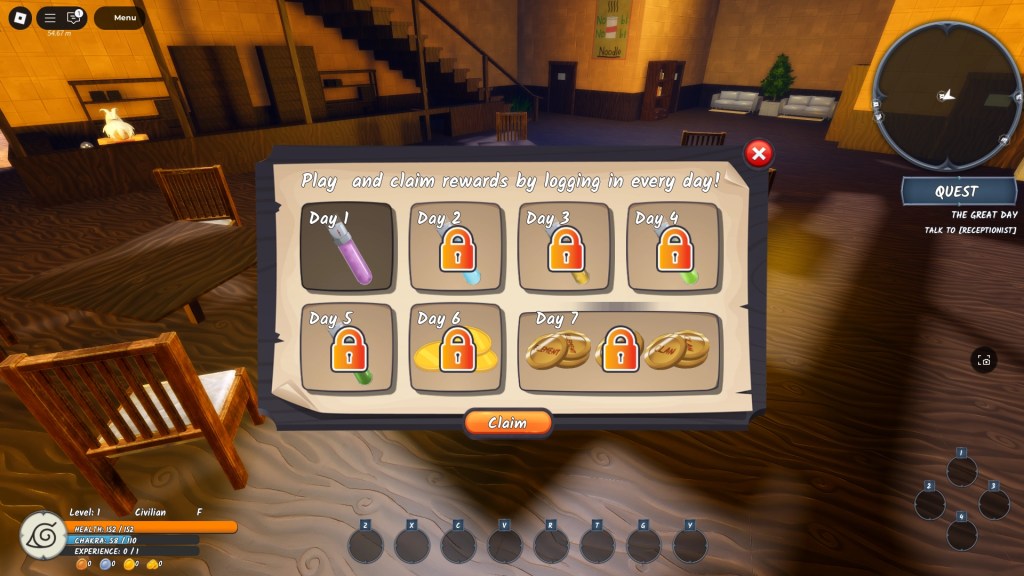Select the locked Day 2 reward tile
Viewport: 1024px width, 576px height.
[456, 247]
